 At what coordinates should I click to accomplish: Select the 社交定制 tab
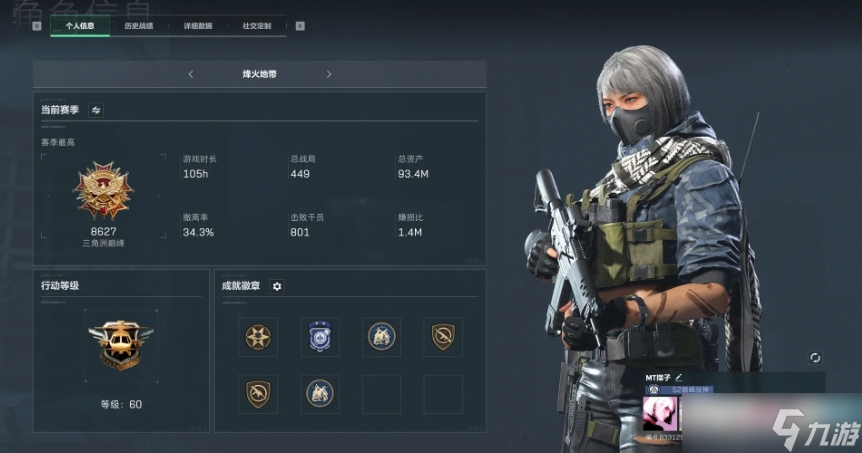pyautogui.click(x=256, y=26)
